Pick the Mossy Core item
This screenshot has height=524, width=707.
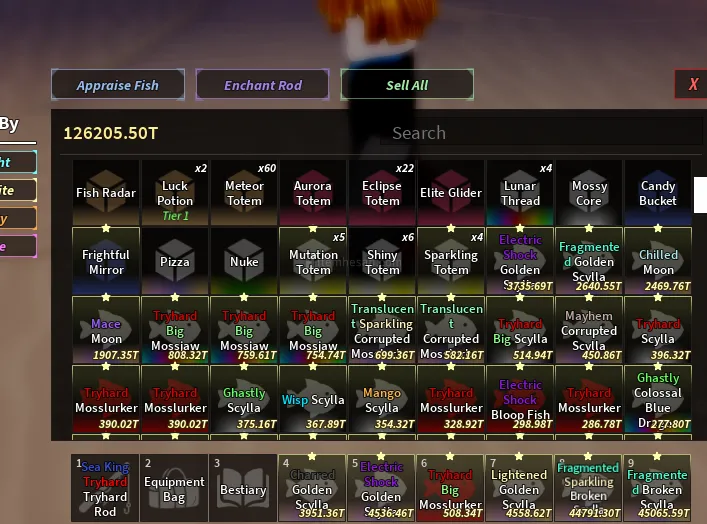pyautogui.click(x=589, y=193)
